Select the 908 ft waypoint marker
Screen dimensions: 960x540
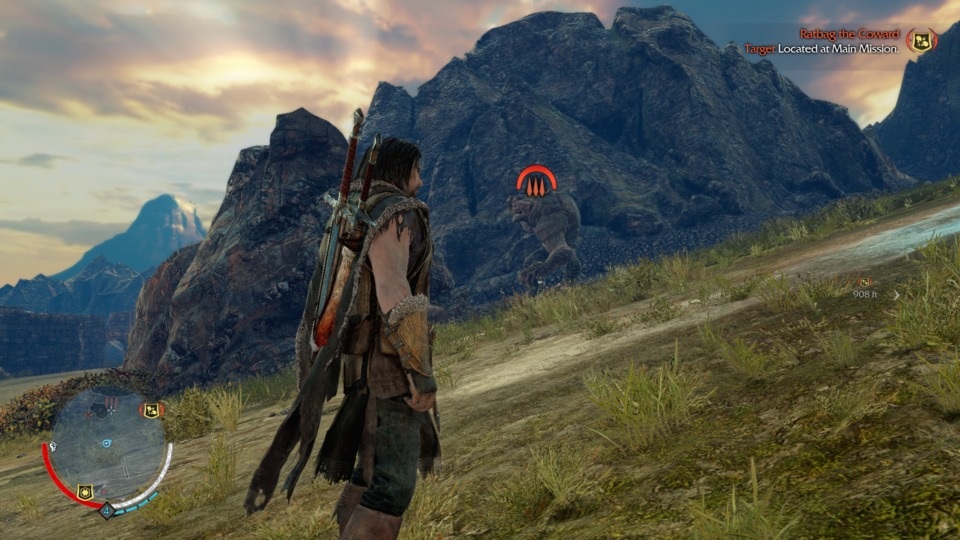tap(863, 283)
